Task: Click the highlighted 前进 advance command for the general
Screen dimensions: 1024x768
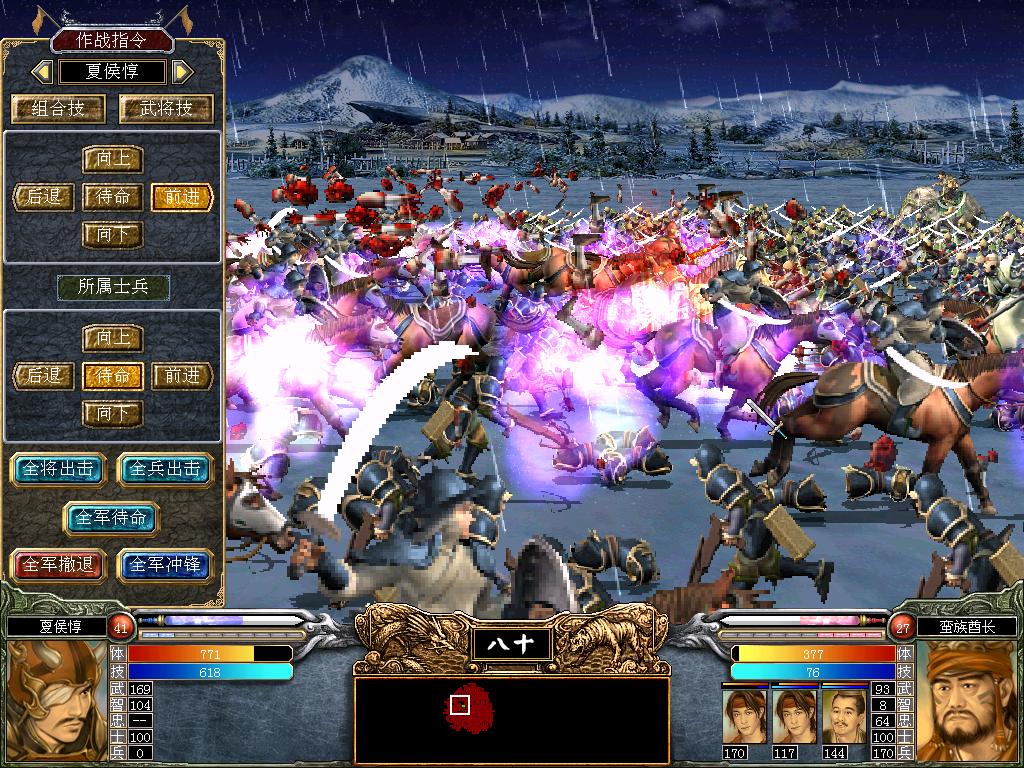Action: coord(183,196)
